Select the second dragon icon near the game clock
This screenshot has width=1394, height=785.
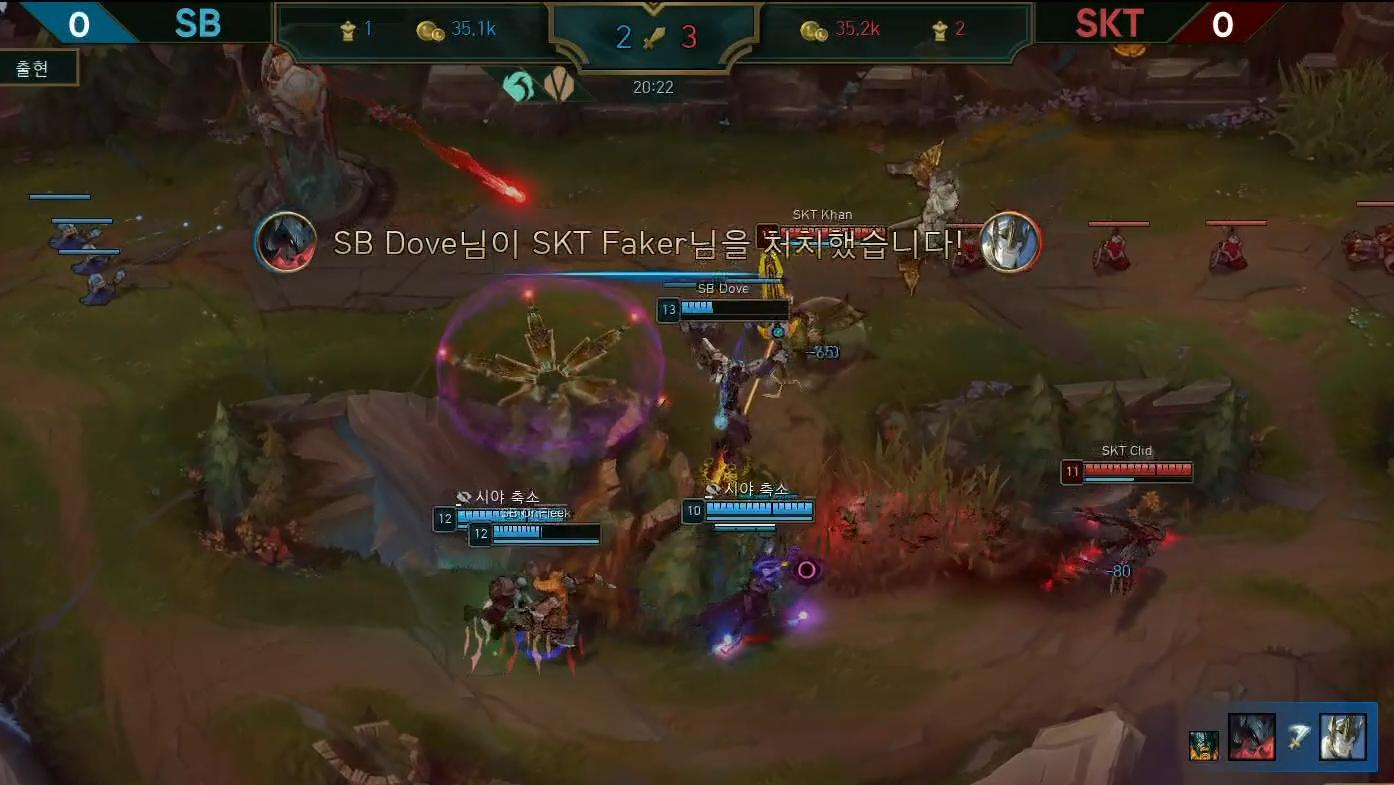coord(557,84)
